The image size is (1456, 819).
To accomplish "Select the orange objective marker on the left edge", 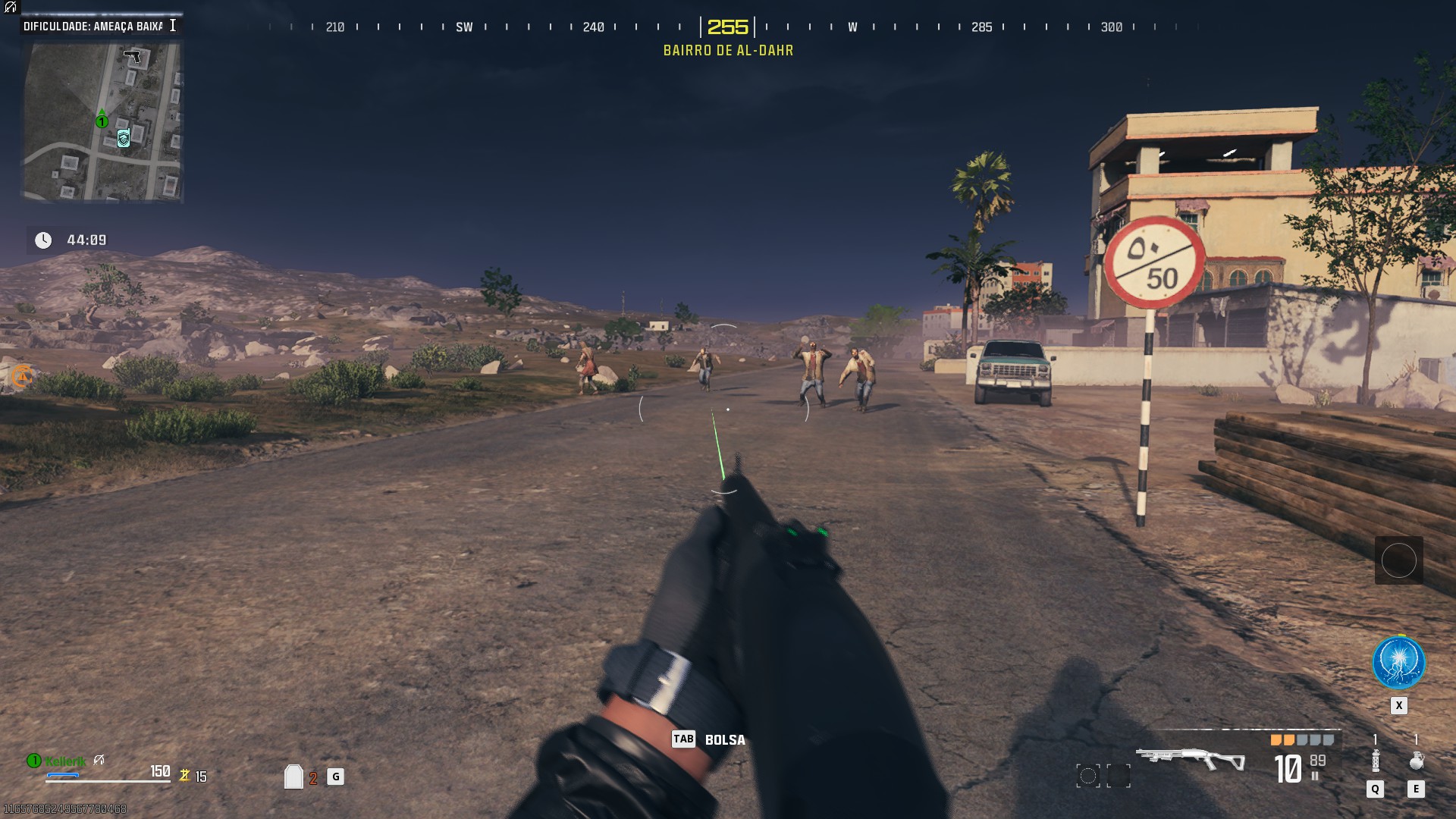I will tap(22, 376).
